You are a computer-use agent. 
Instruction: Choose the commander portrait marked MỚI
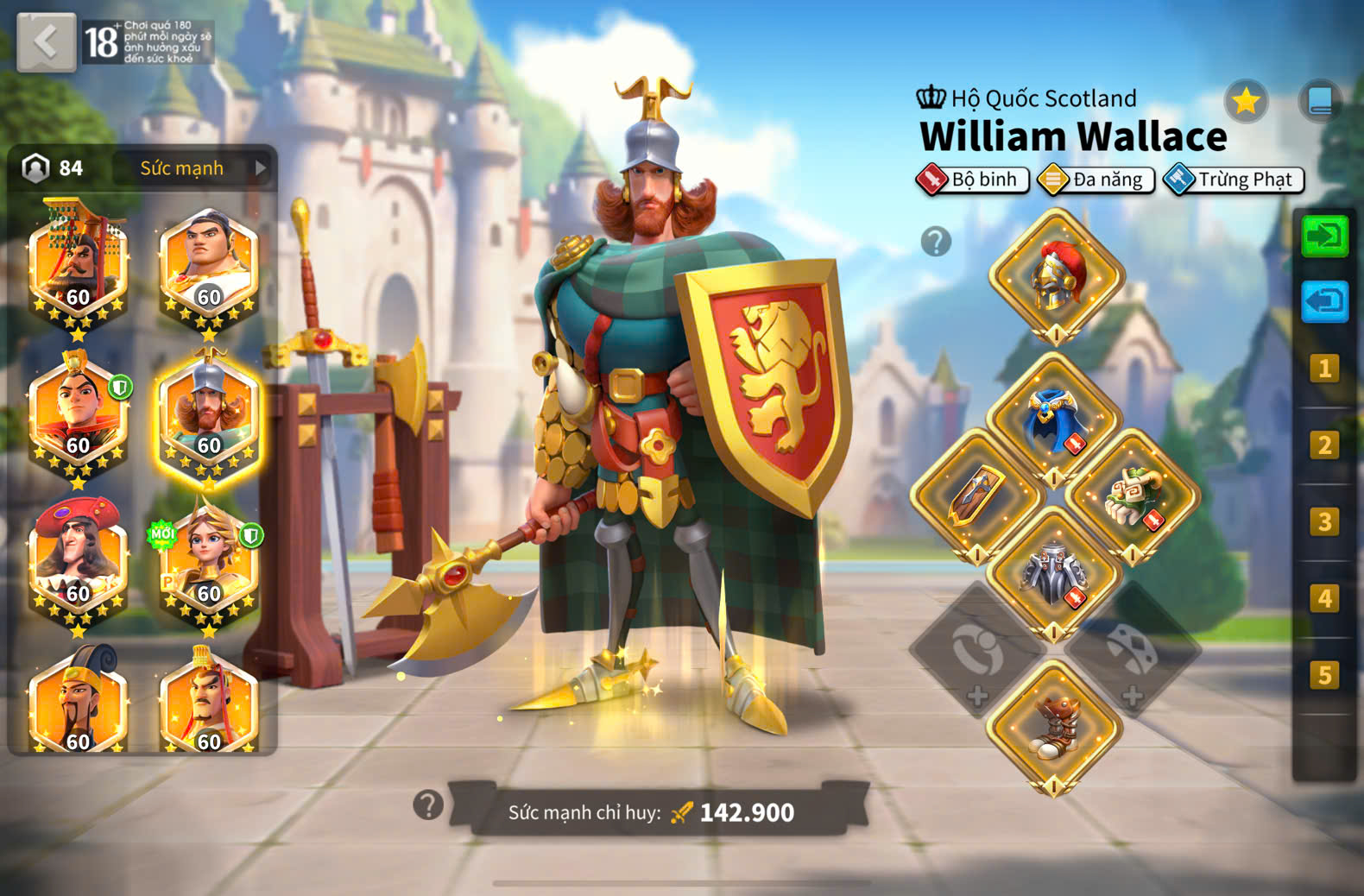[208, 561]
